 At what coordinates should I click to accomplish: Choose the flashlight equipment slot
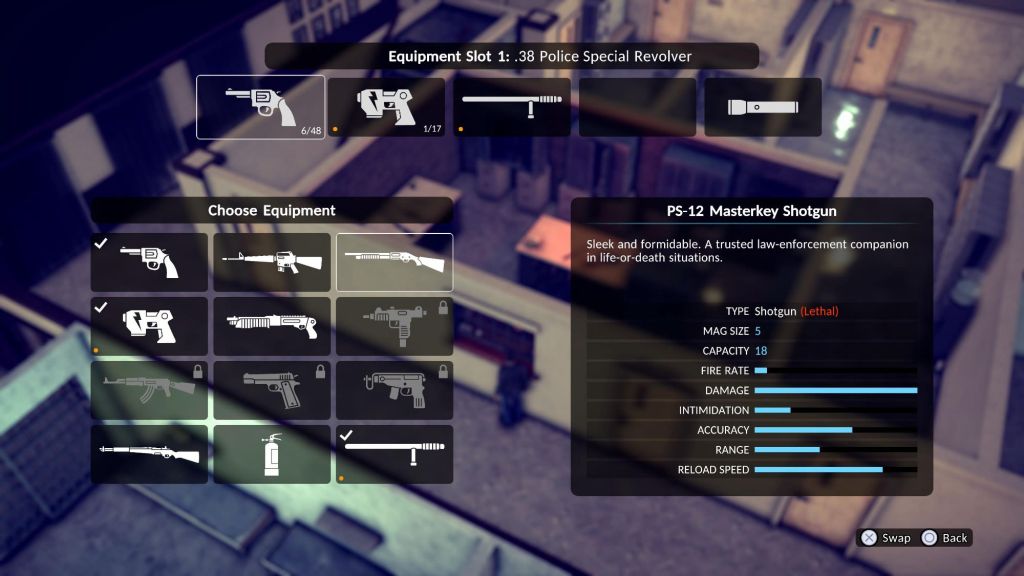763,107
